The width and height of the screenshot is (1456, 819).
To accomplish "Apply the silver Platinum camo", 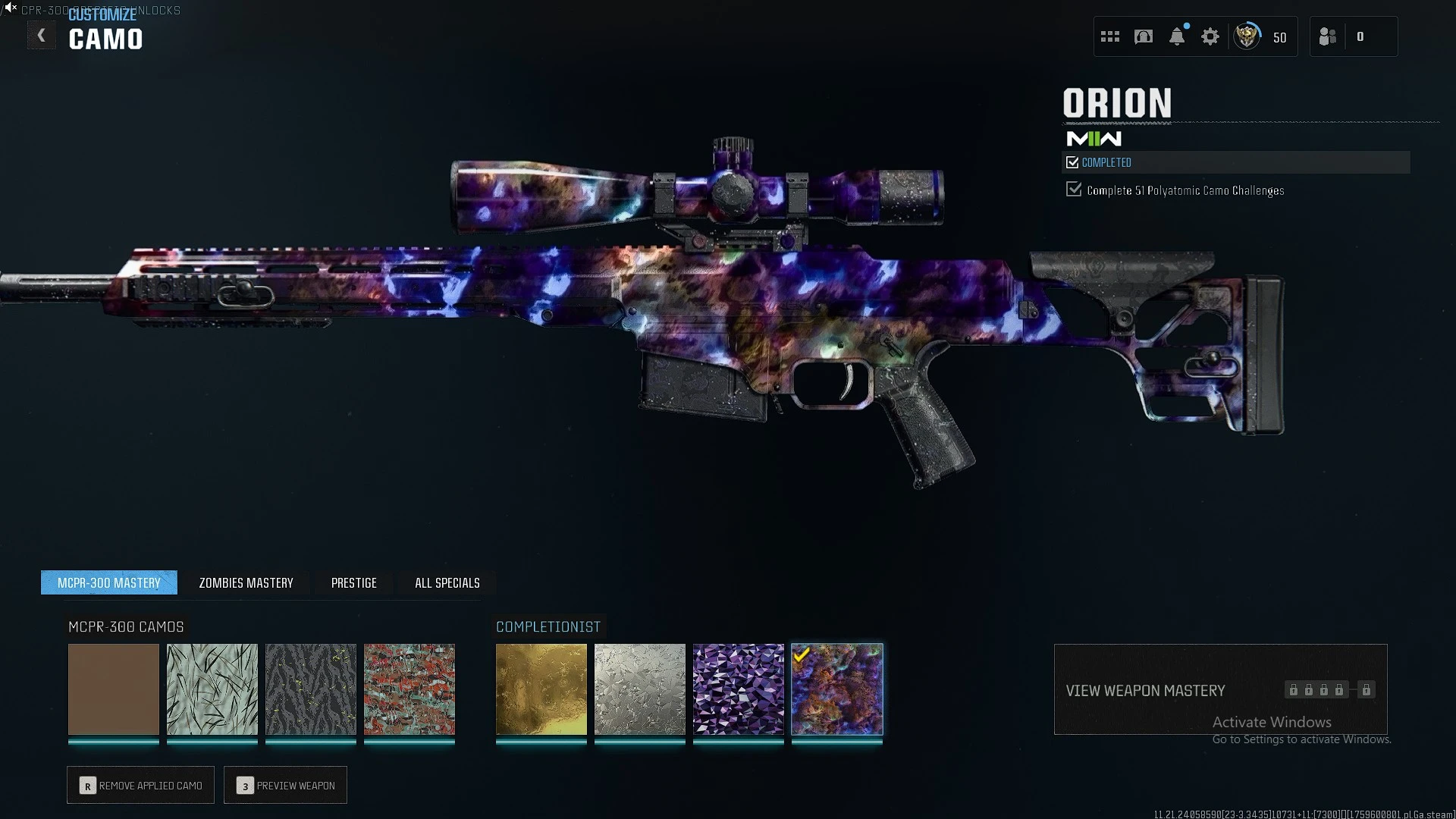I will (x=640, y=689).
